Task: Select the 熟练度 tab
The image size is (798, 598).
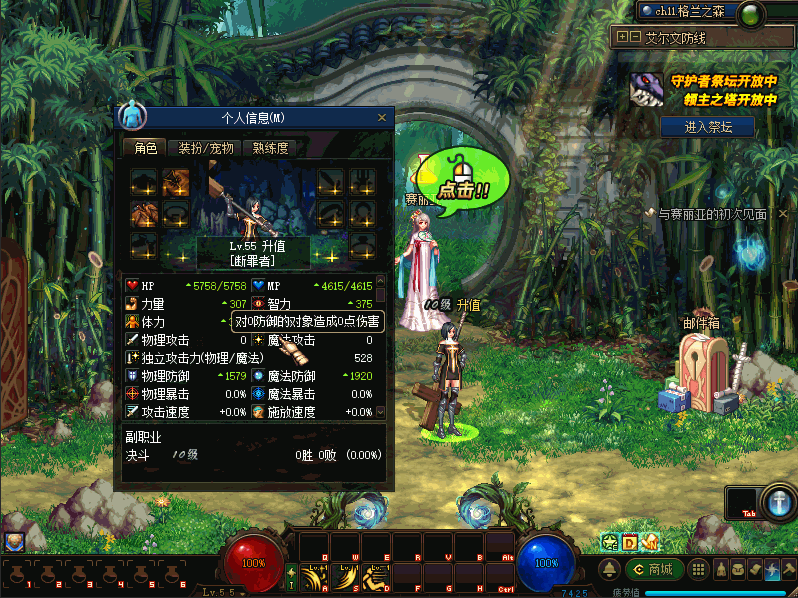Action: click(270, 148)
